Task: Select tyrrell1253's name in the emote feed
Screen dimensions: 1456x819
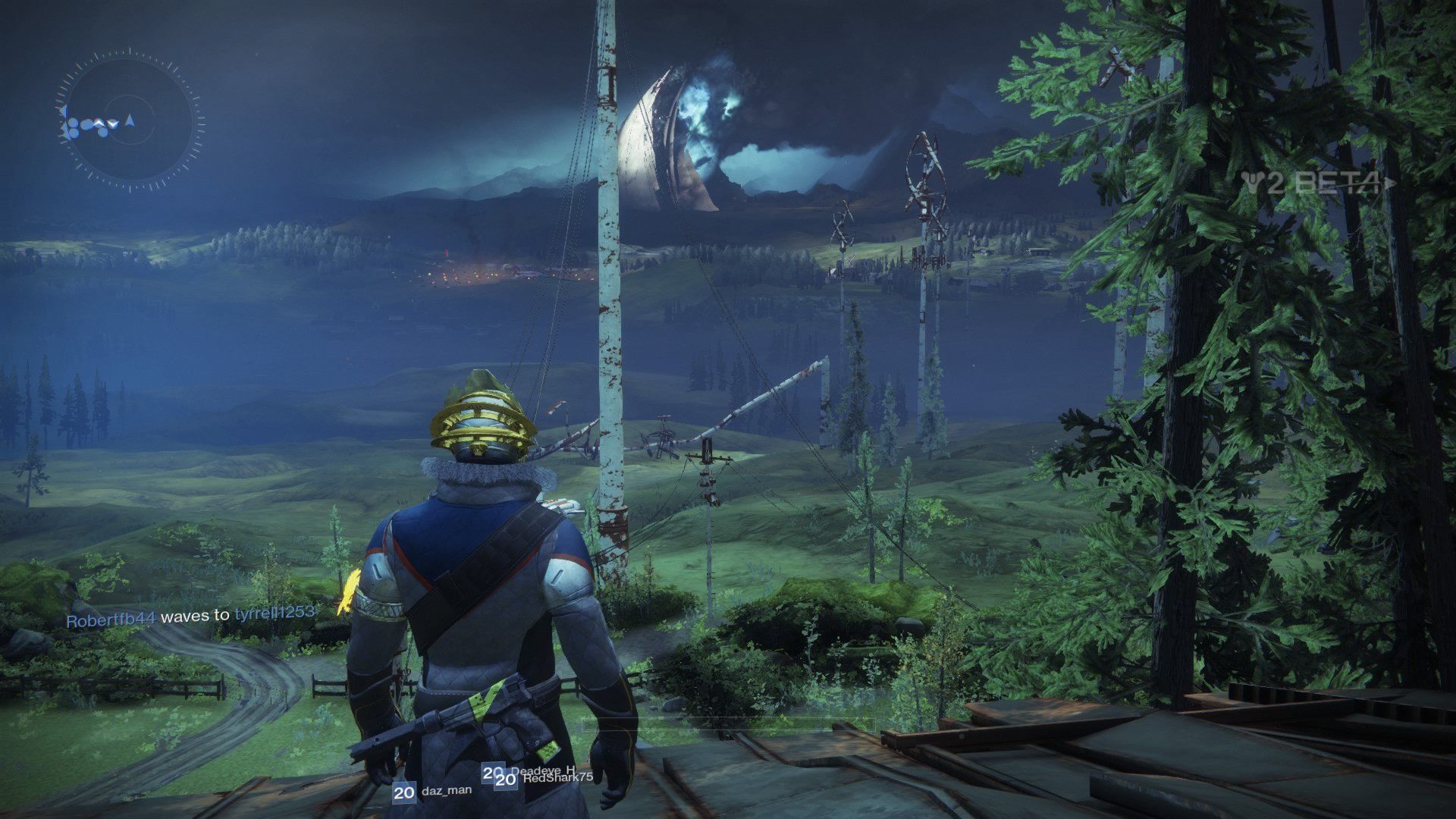Action: point(274,613)
